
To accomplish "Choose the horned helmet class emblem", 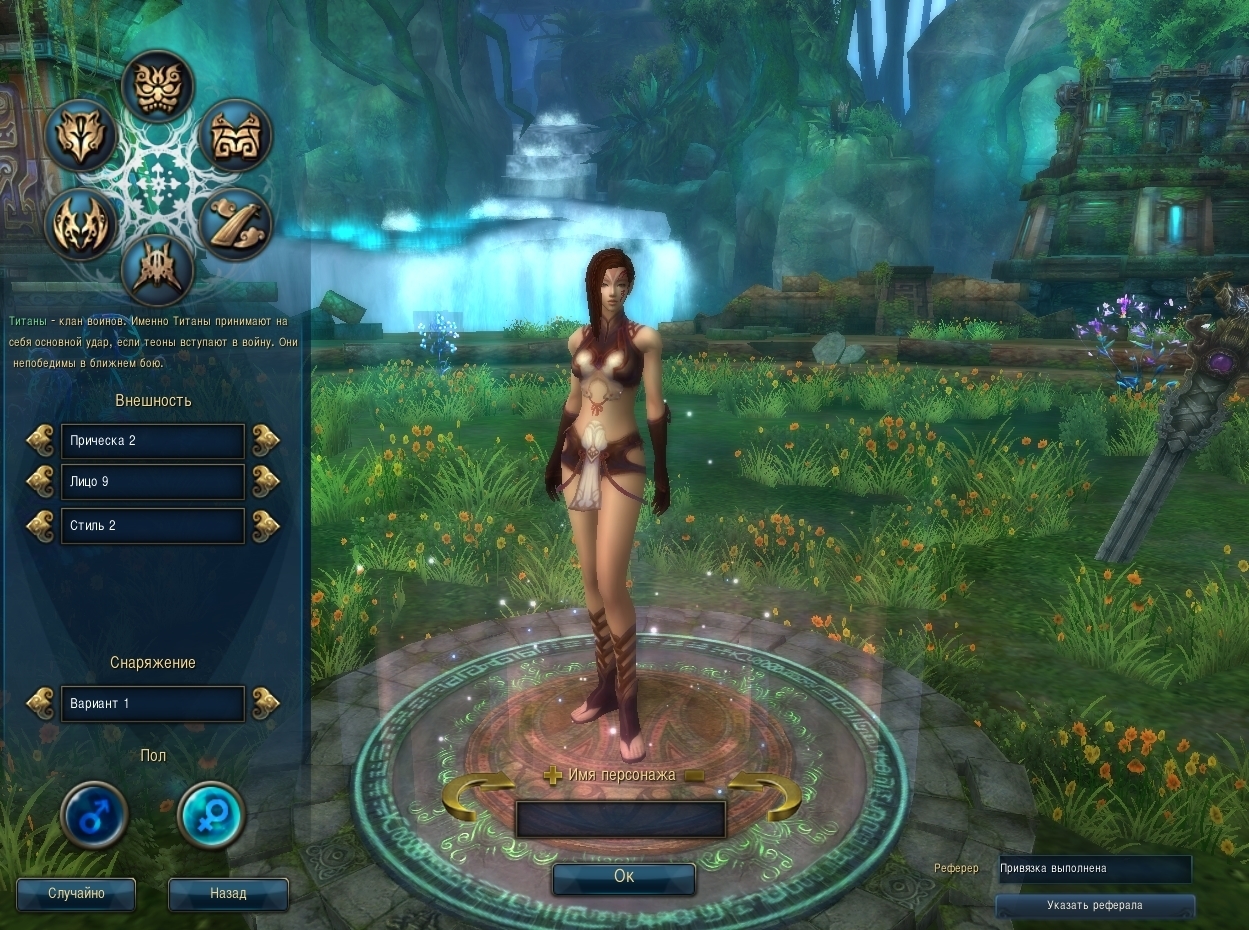I will tap(157, 270).
